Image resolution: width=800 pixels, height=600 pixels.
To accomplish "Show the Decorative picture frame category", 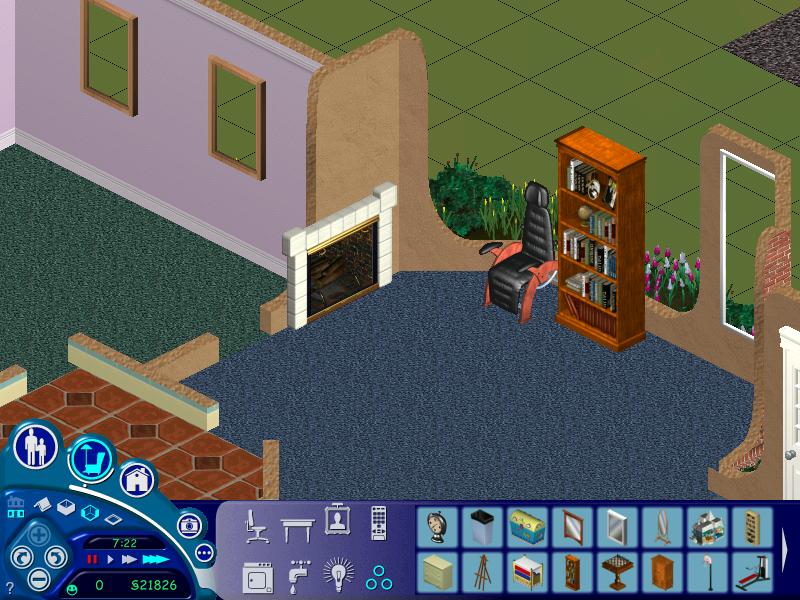I will coord(337,520).
